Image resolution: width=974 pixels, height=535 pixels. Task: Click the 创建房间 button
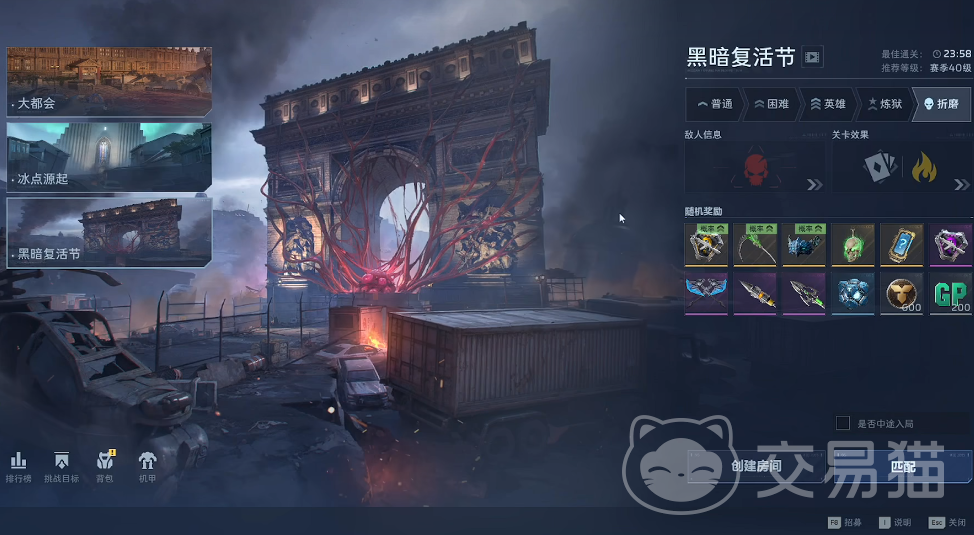pos(757,466)
